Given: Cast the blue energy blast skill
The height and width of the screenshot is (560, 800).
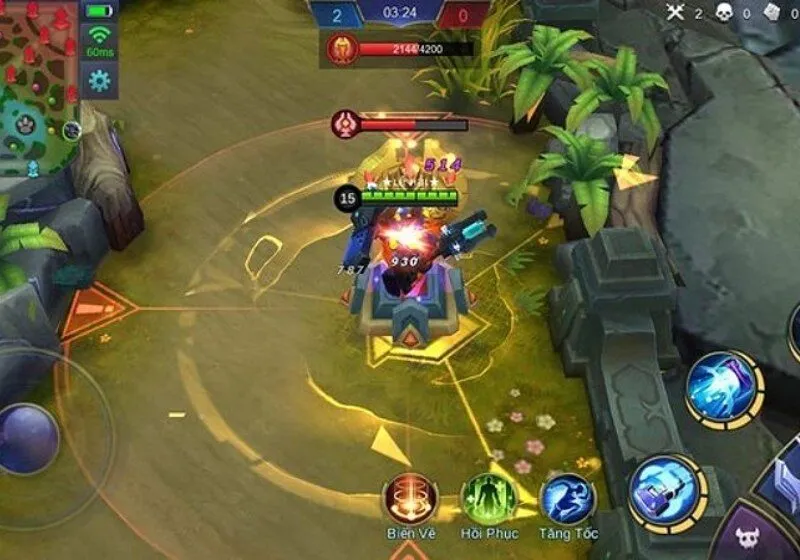Looking at the screenshot, I should [723, 387].
